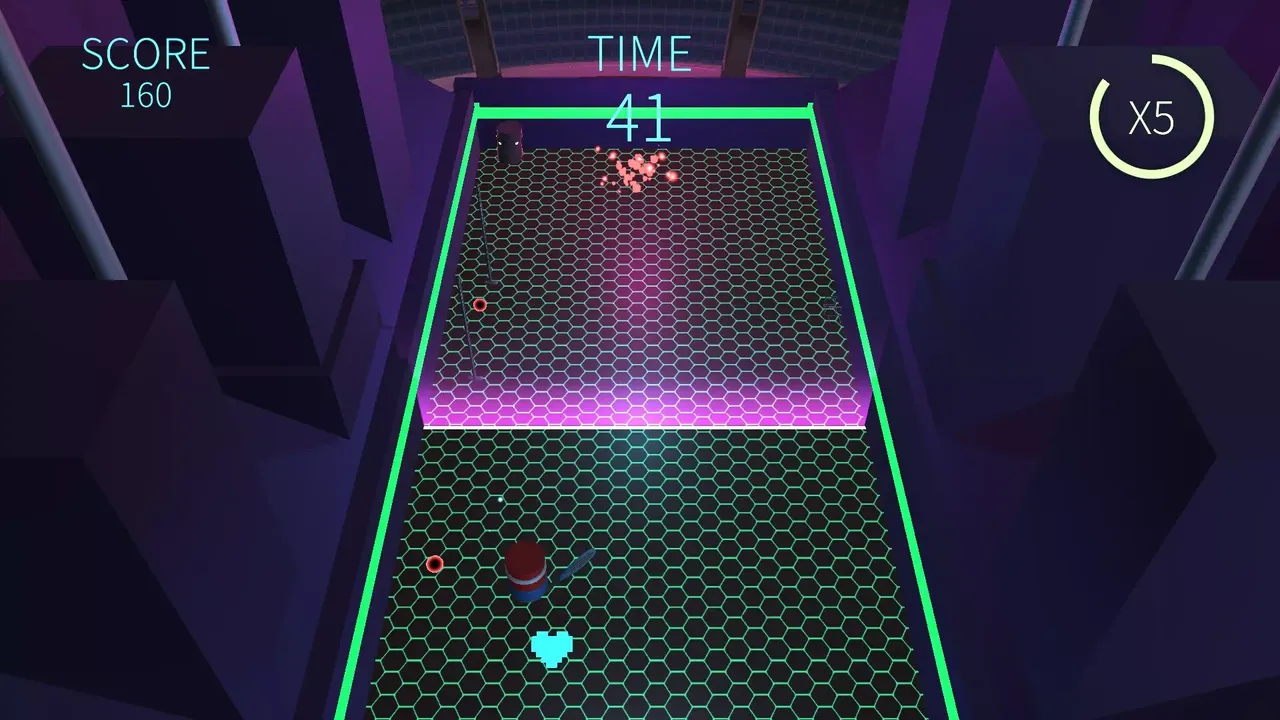Click the cyan pixel heart power-up
This screenshot has width=1280, height=720.
point(552,647)
